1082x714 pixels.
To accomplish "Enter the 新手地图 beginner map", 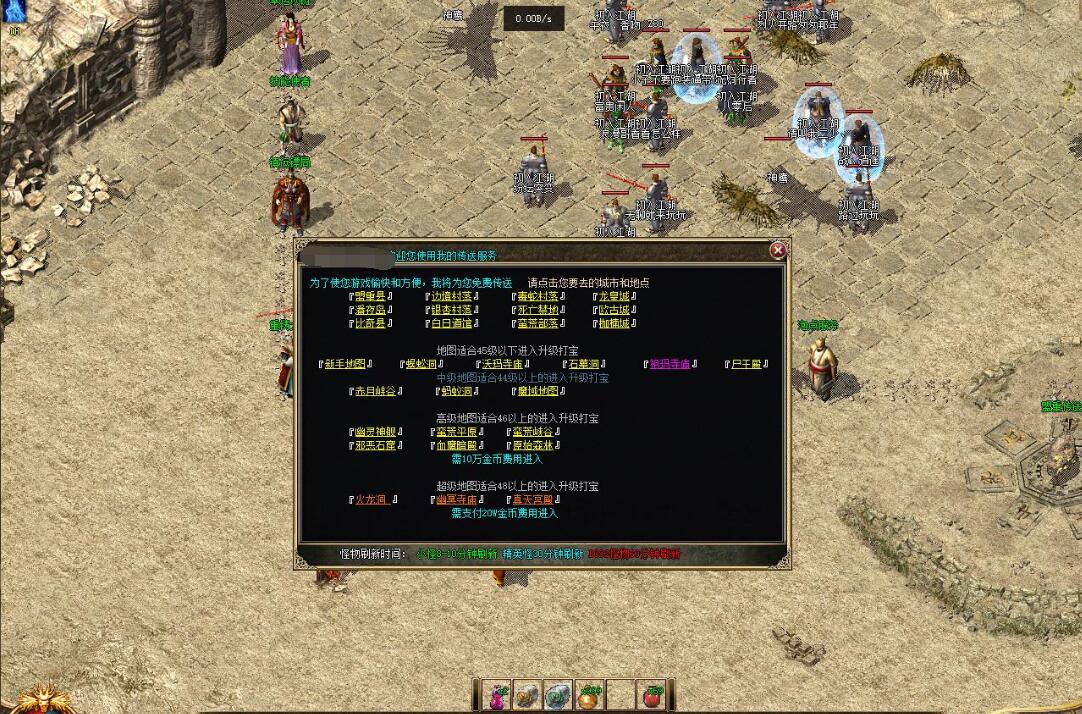I will 345,364.
